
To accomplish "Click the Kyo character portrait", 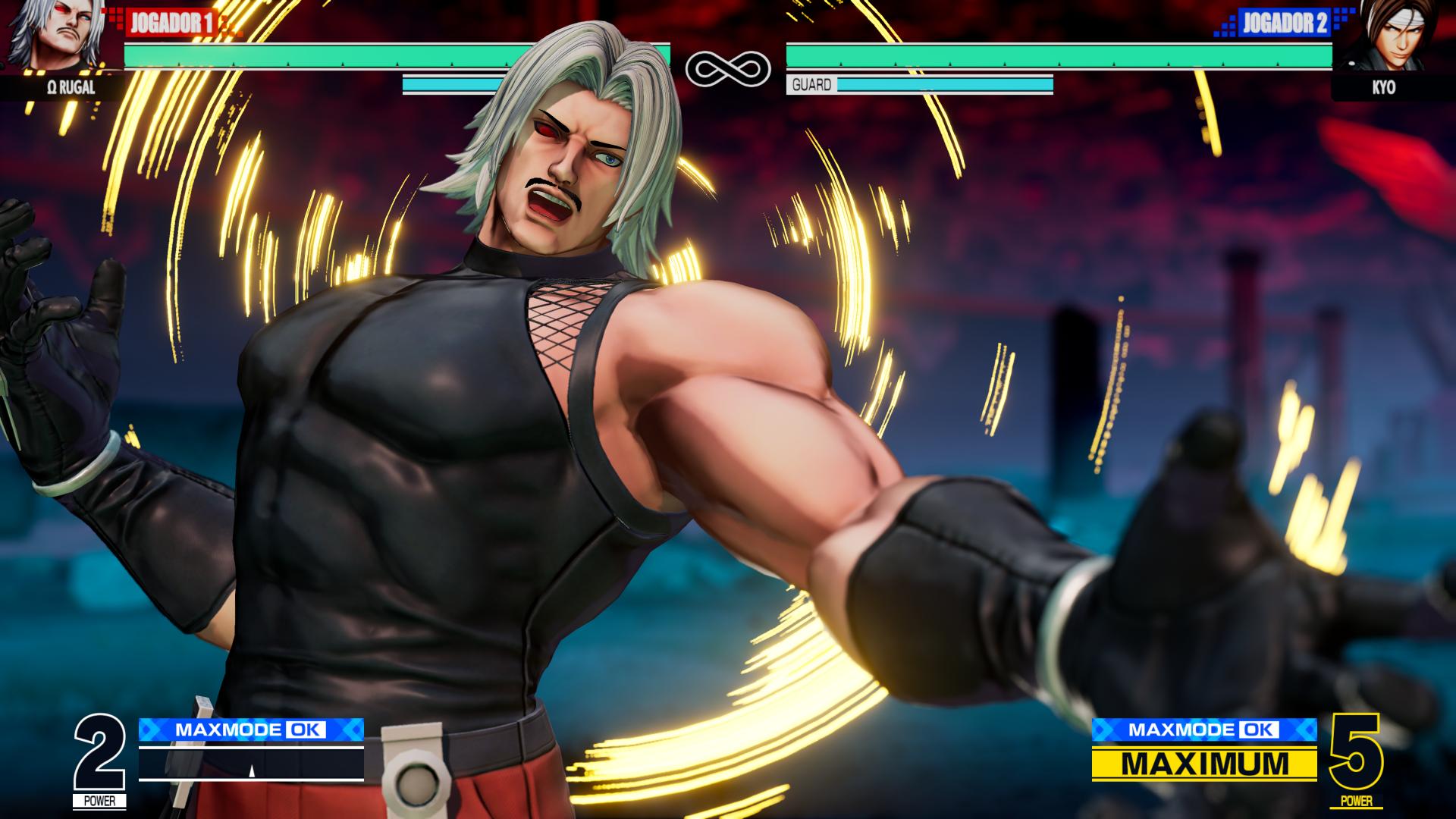I will (1392, 36).
